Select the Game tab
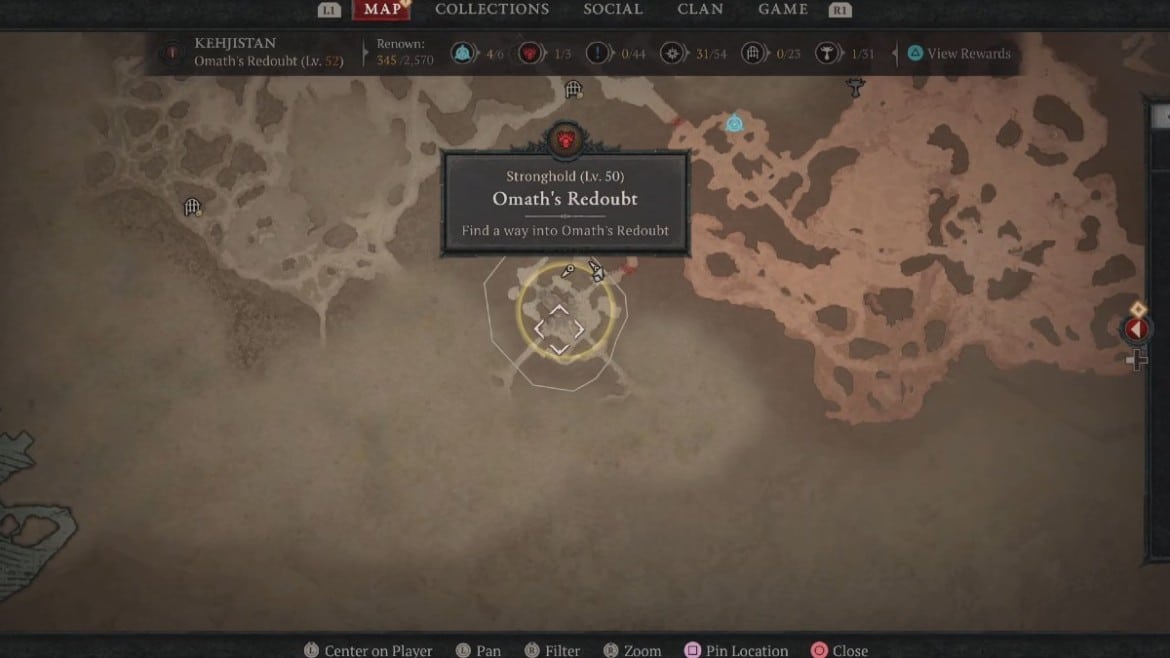This screenshot has width=1170, height=658. tap(783, 9)
